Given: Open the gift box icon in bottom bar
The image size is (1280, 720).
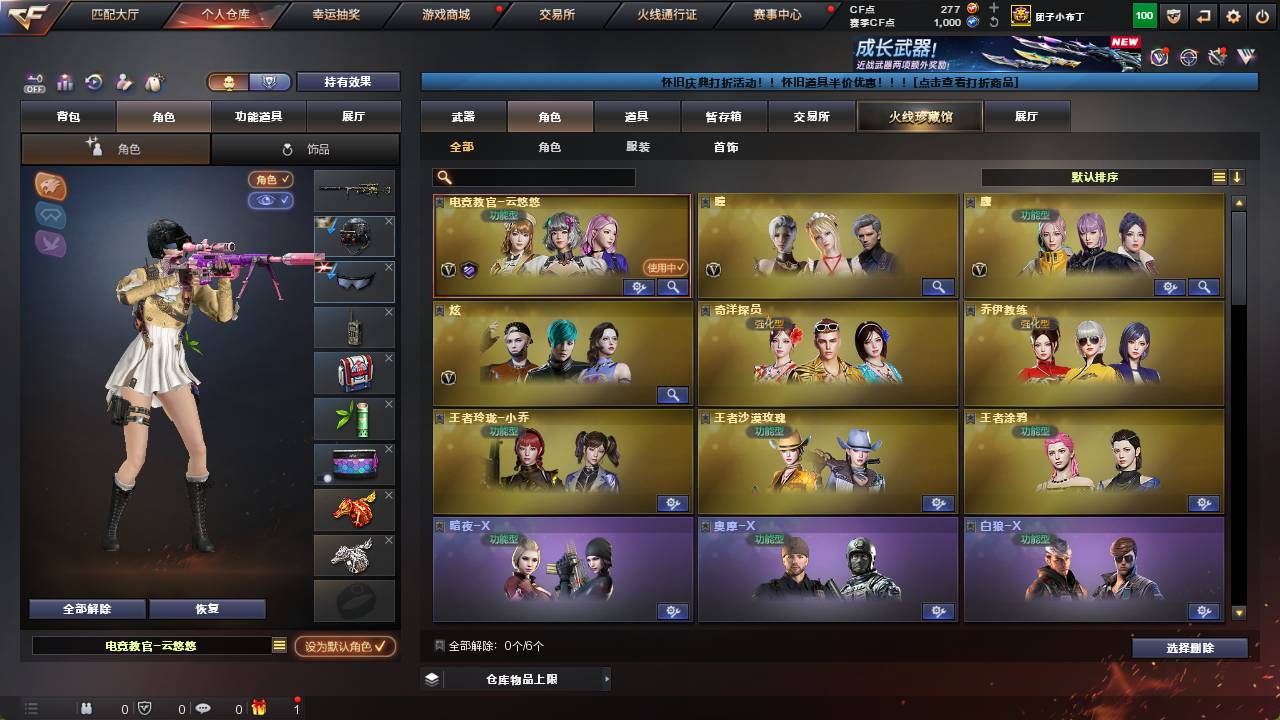Looking at the screenshot, I should click(258, 708).
